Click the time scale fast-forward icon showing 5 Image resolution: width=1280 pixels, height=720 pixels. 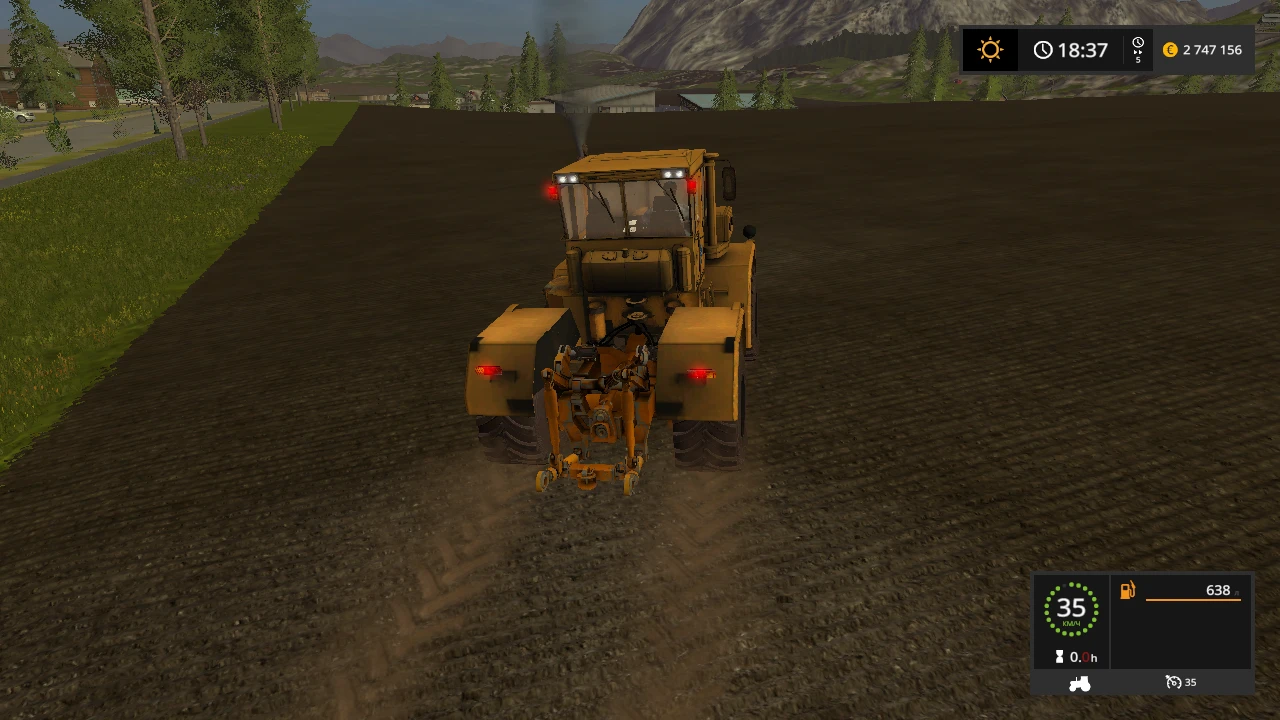(1137, 49)
